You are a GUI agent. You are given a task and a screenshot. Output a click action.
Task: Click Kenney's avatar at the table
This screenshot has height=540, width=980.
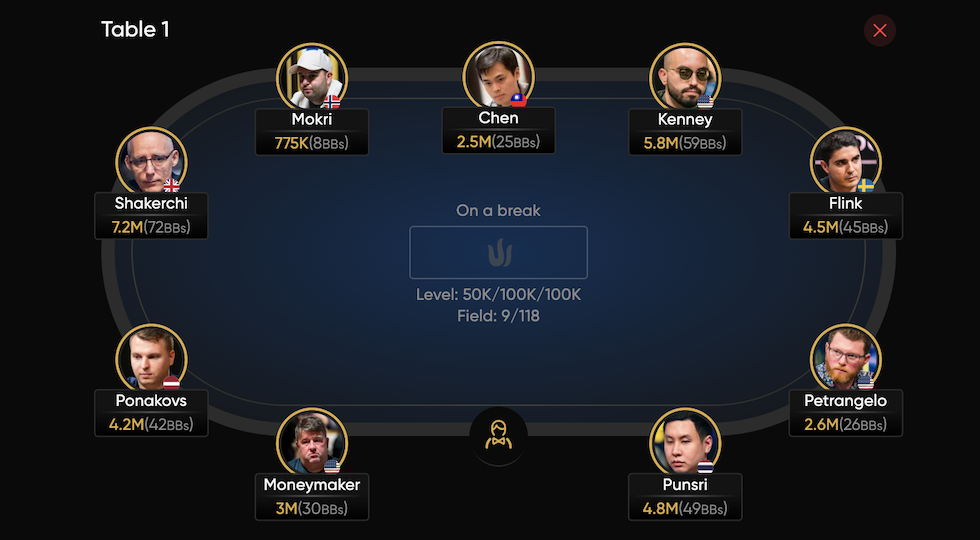click(x=685, y=77)
